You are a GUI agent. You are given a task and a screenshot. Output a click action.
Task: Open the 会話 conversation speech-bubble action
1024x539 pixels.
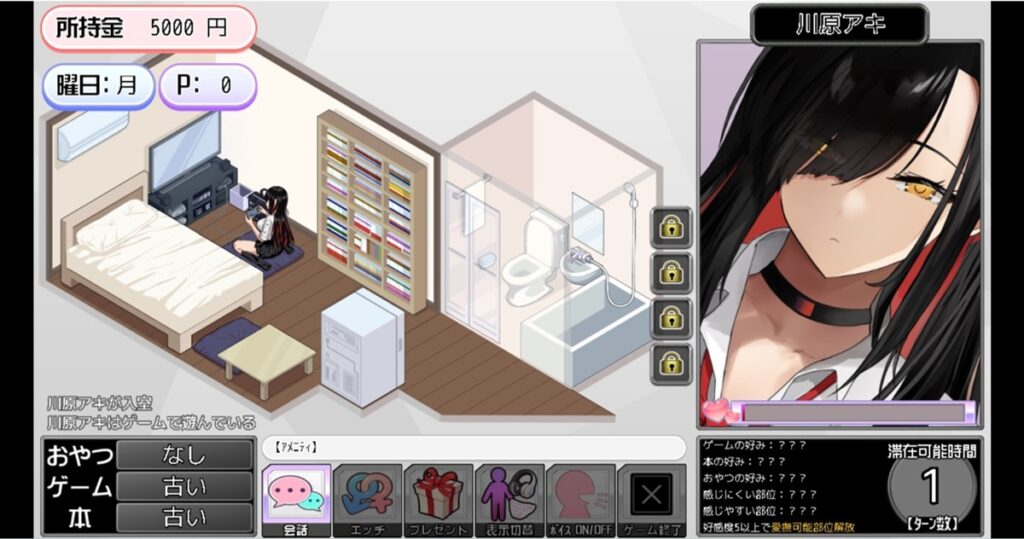(x=296, y=499)
